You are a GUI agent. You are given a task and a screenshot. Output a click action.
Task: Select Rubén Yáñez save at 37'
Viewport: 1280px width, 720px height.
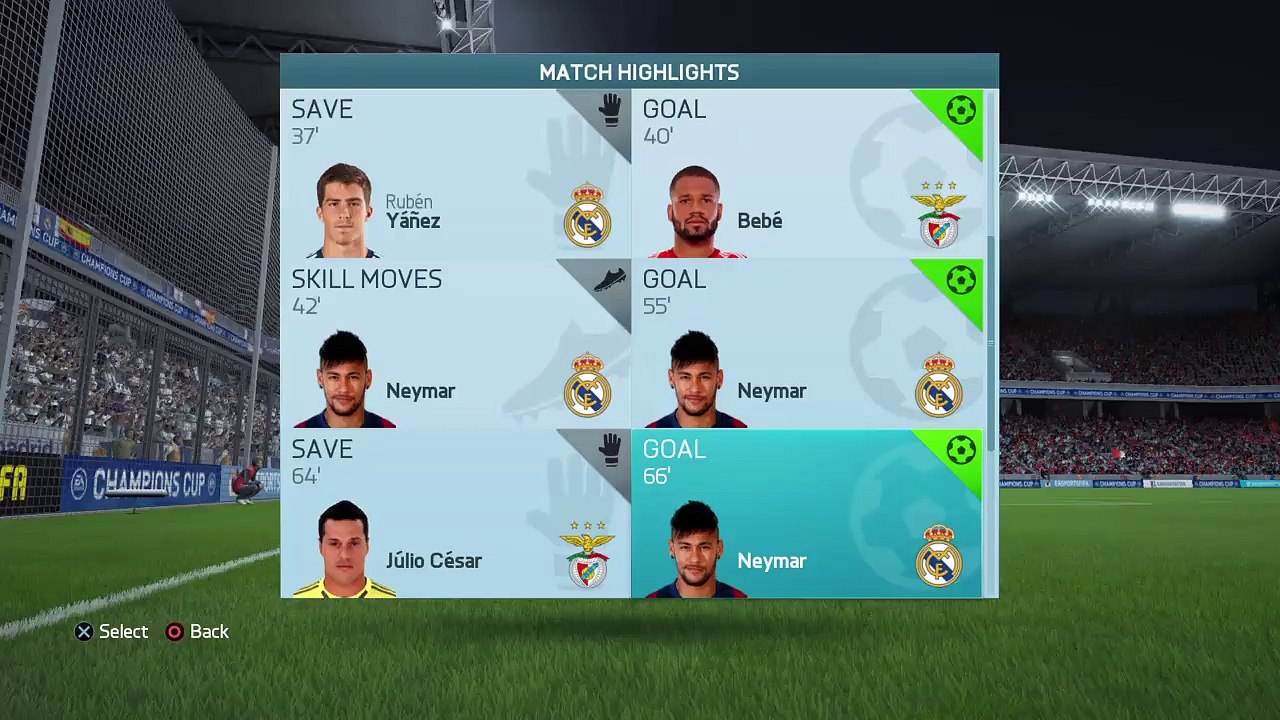[455, 174]
